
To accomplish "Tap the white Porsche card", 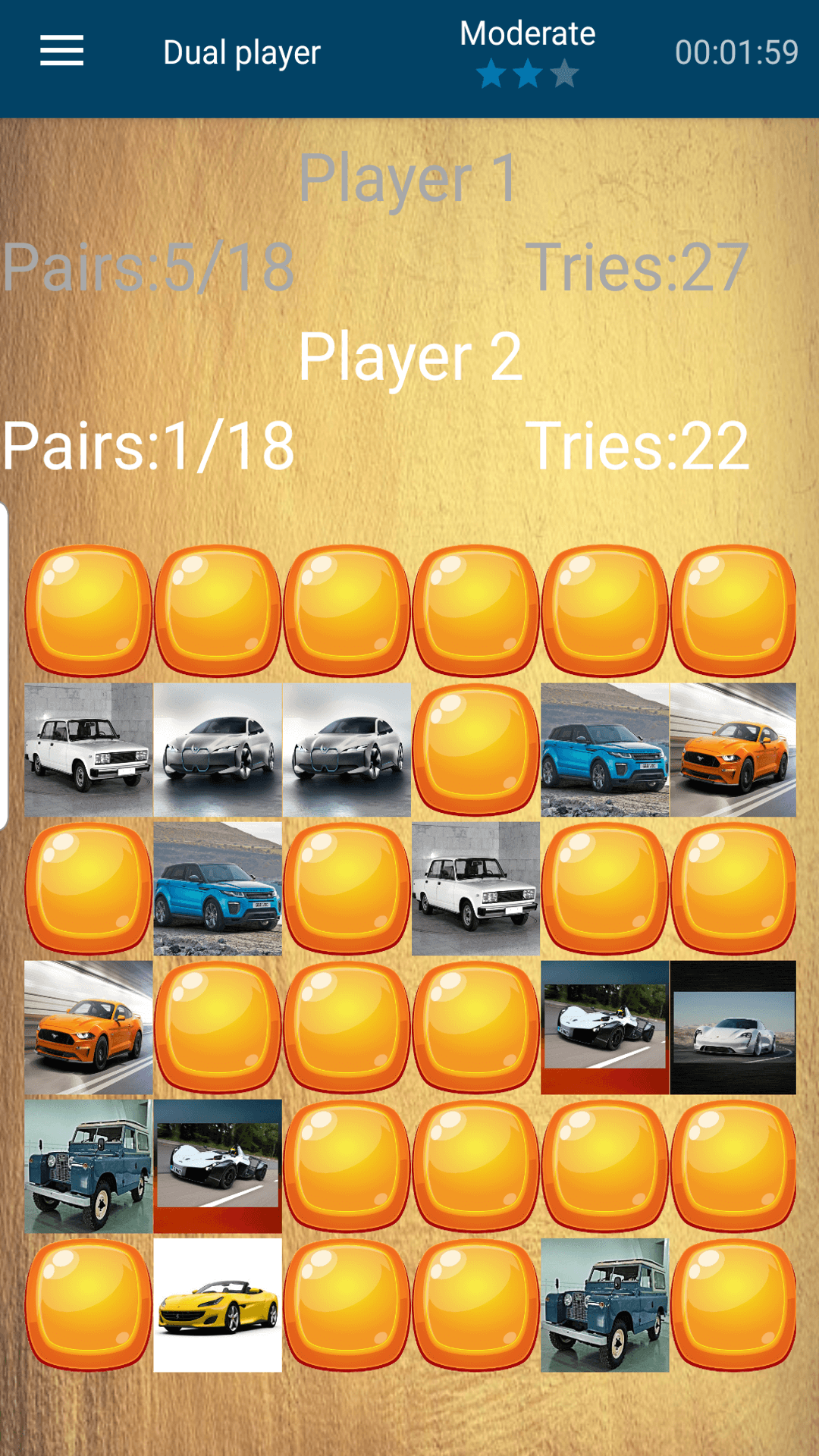I will click(733, 1028).
